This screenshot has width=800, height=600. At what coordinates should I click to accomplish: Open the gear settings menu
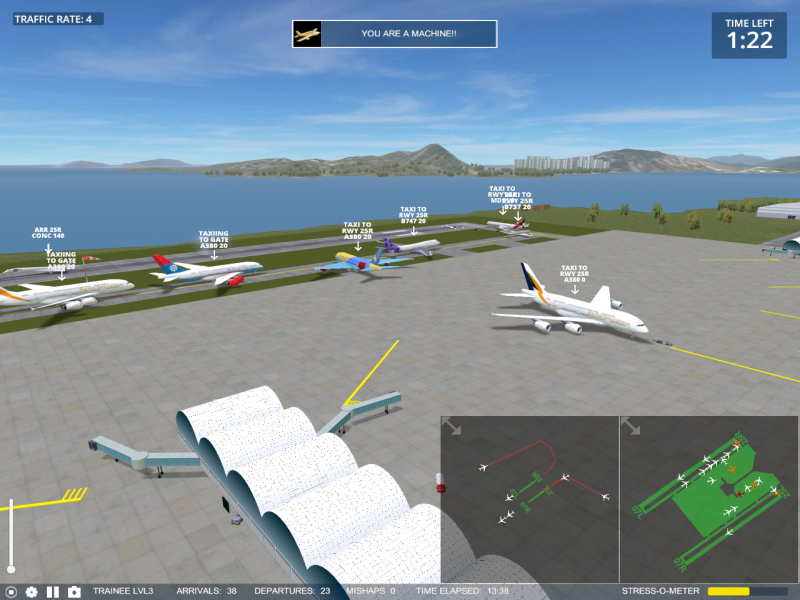31,592
